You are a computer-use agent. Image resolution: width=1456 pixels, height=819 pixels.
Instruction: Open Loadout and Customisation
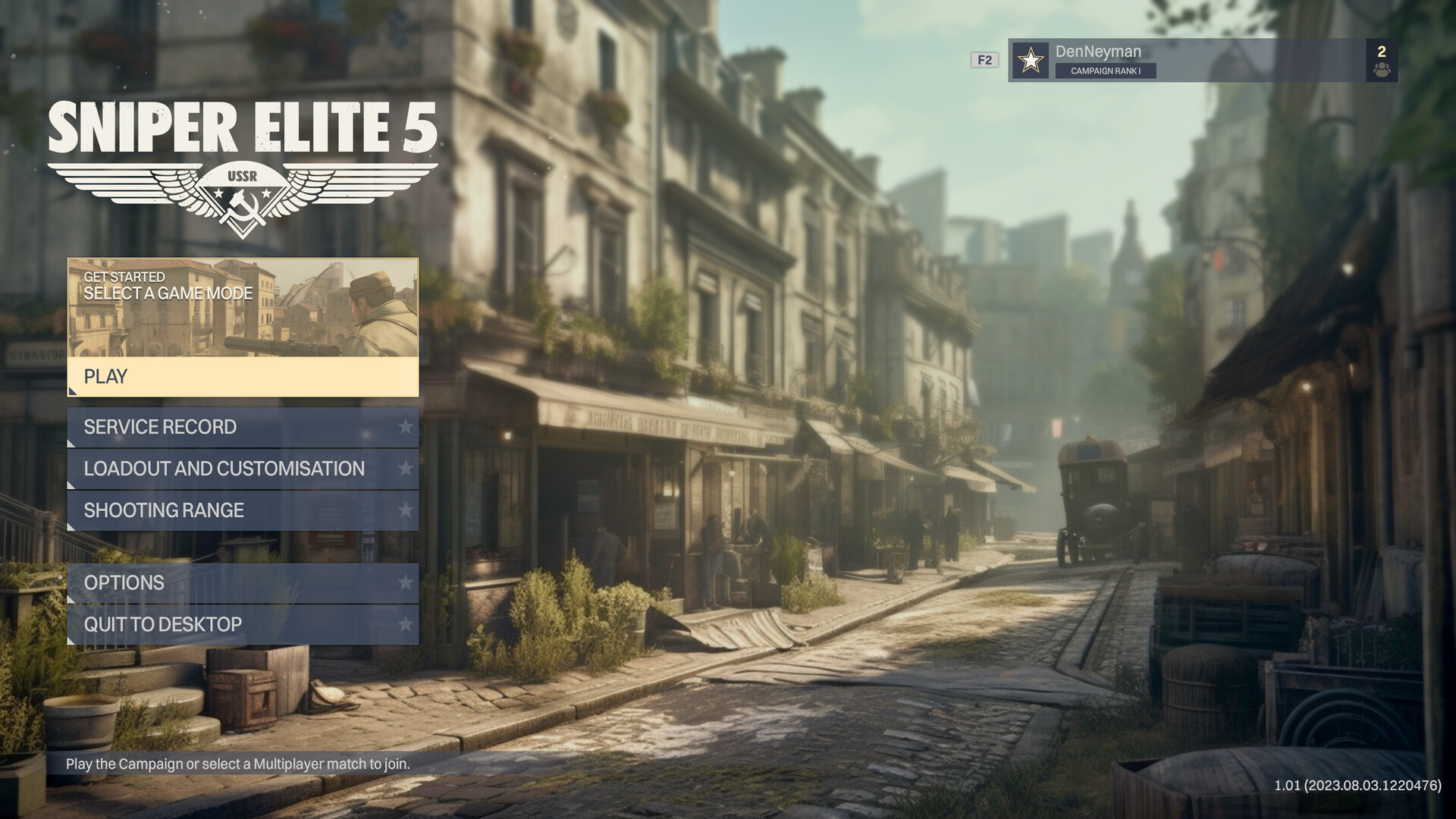coord(243,469)
